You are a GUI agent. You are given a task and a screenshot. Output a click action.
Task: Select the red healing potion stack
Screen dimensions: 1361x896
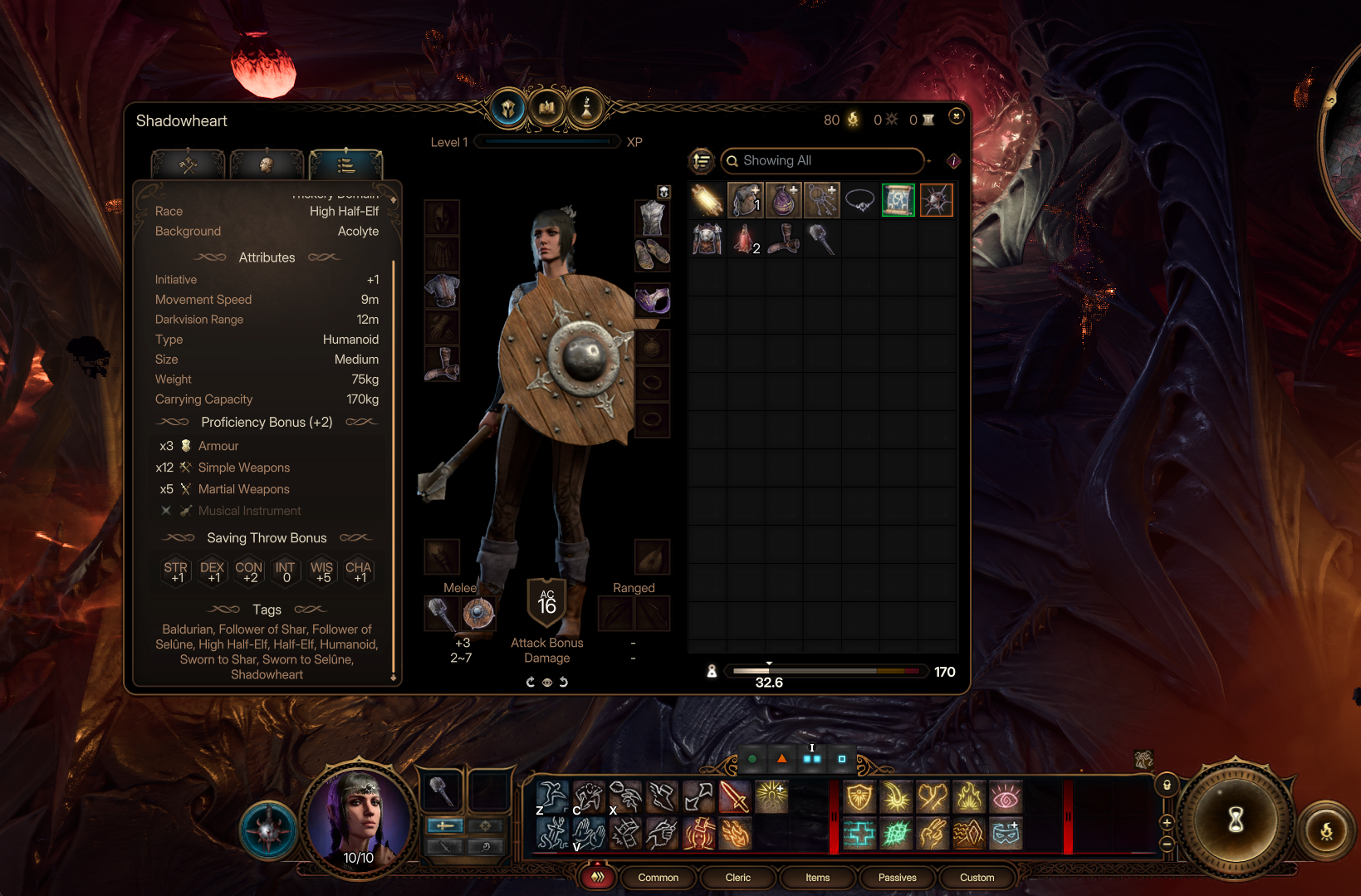pos(745,239)
